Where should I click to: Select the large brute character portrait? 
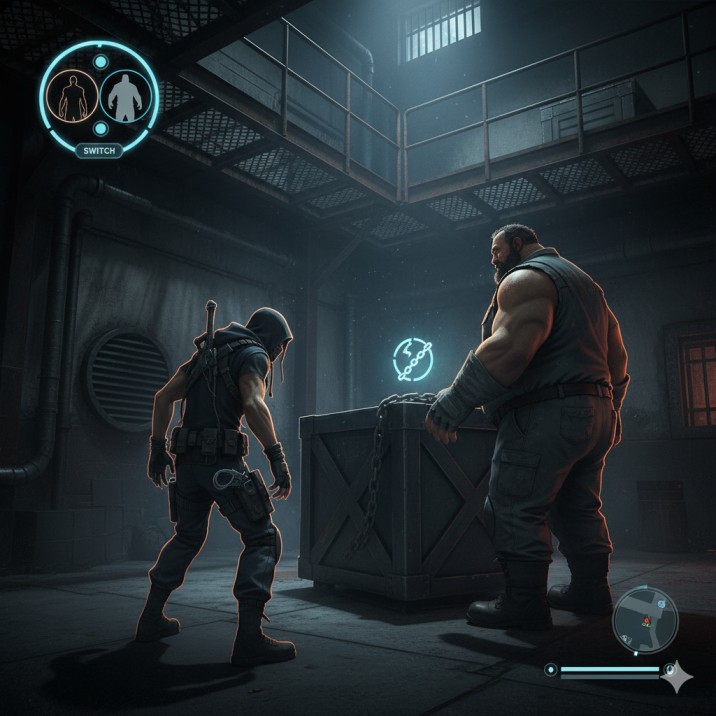[x=125, y=96]
